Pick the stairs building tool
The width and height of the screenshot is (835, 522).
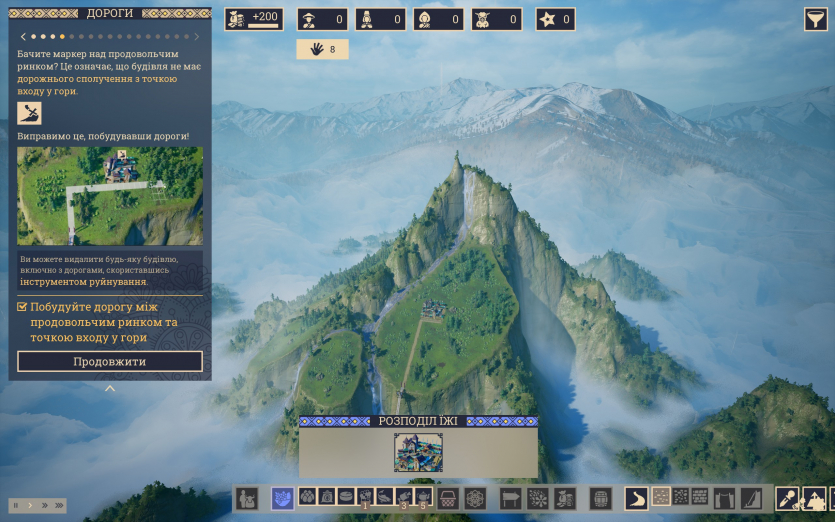click(x=751, y=497)
